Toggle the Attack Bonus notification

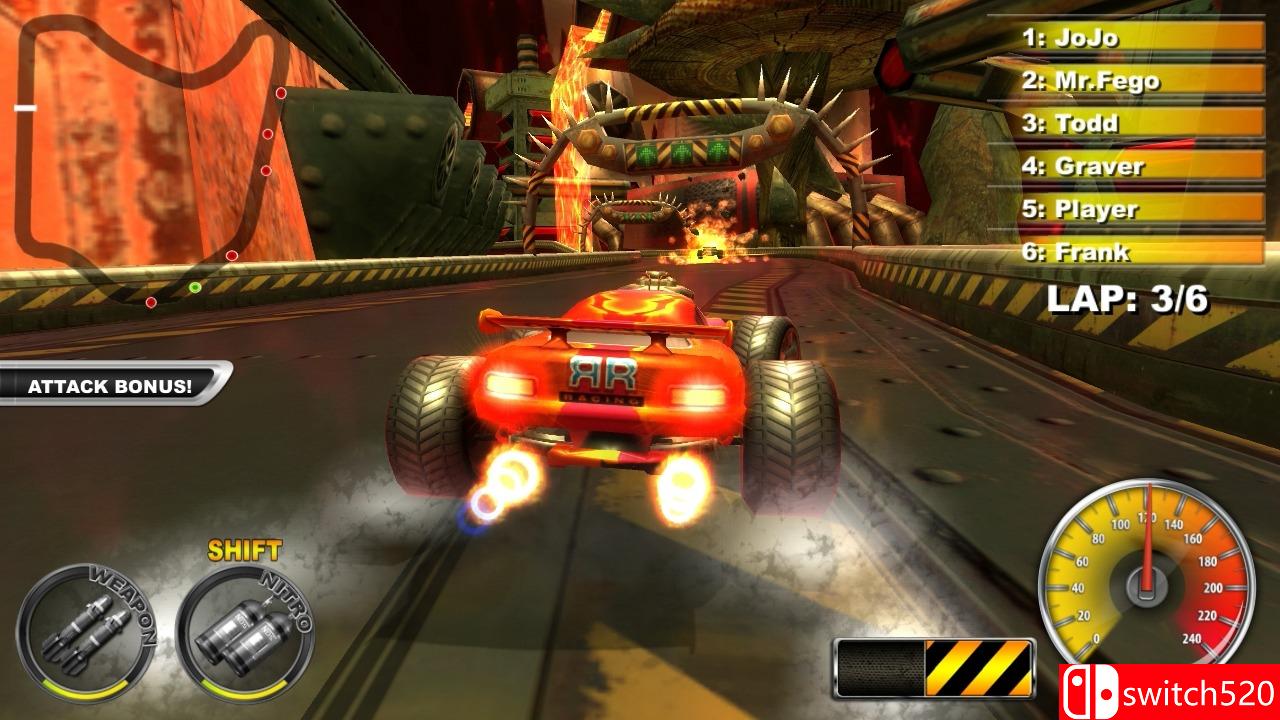110,383
